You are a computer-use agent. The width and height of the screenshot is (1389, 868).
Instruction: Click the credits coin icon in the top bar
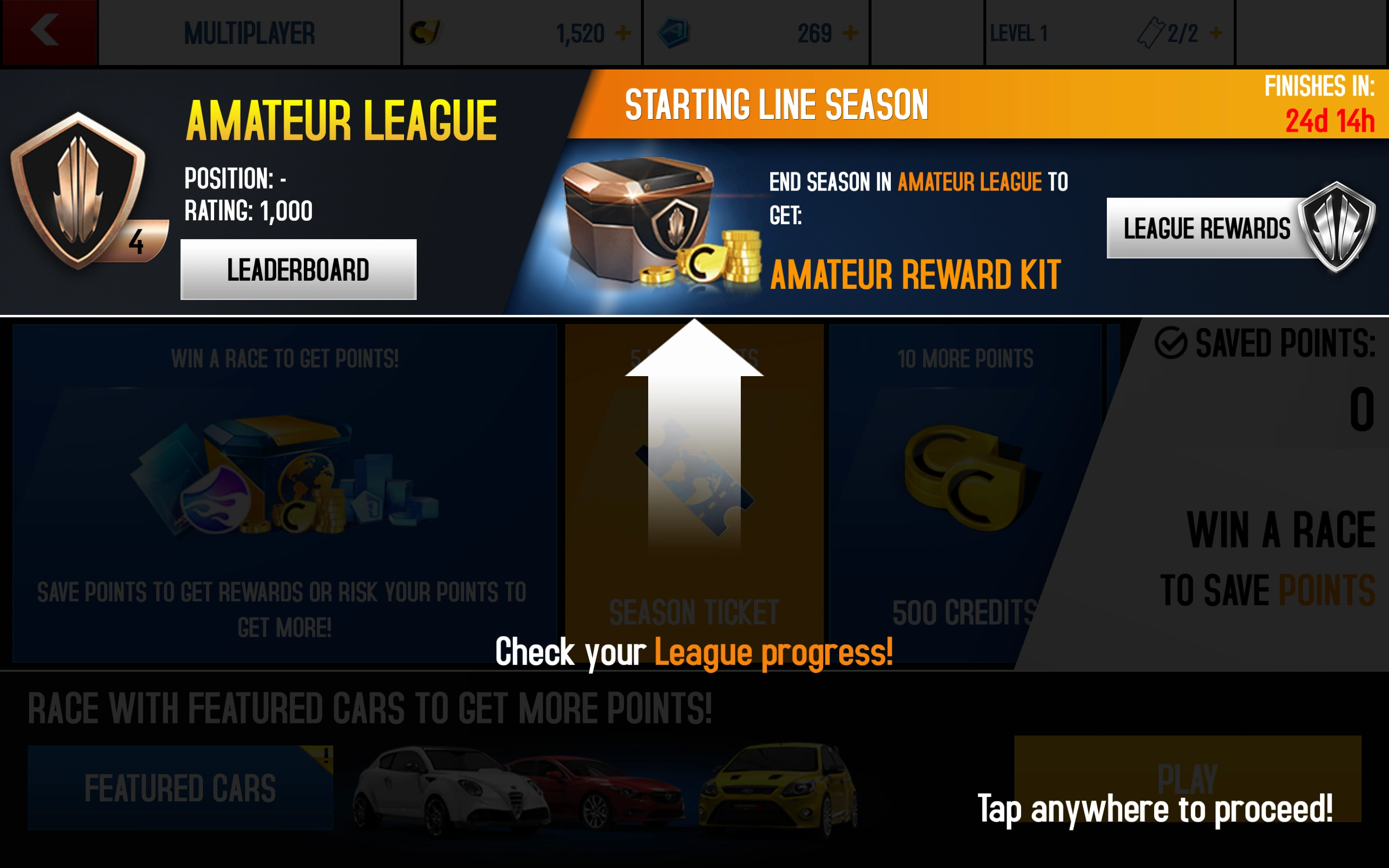(426, 33)
